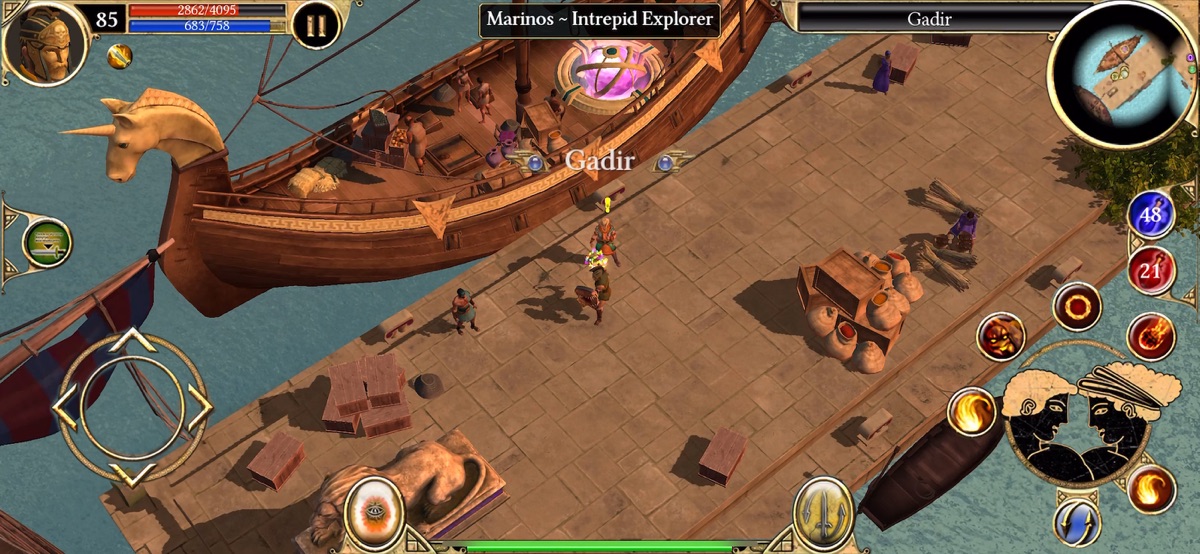
Task: Tap the blue swap arrows button
Action: pyautogui.click(x=1077, y=522)
